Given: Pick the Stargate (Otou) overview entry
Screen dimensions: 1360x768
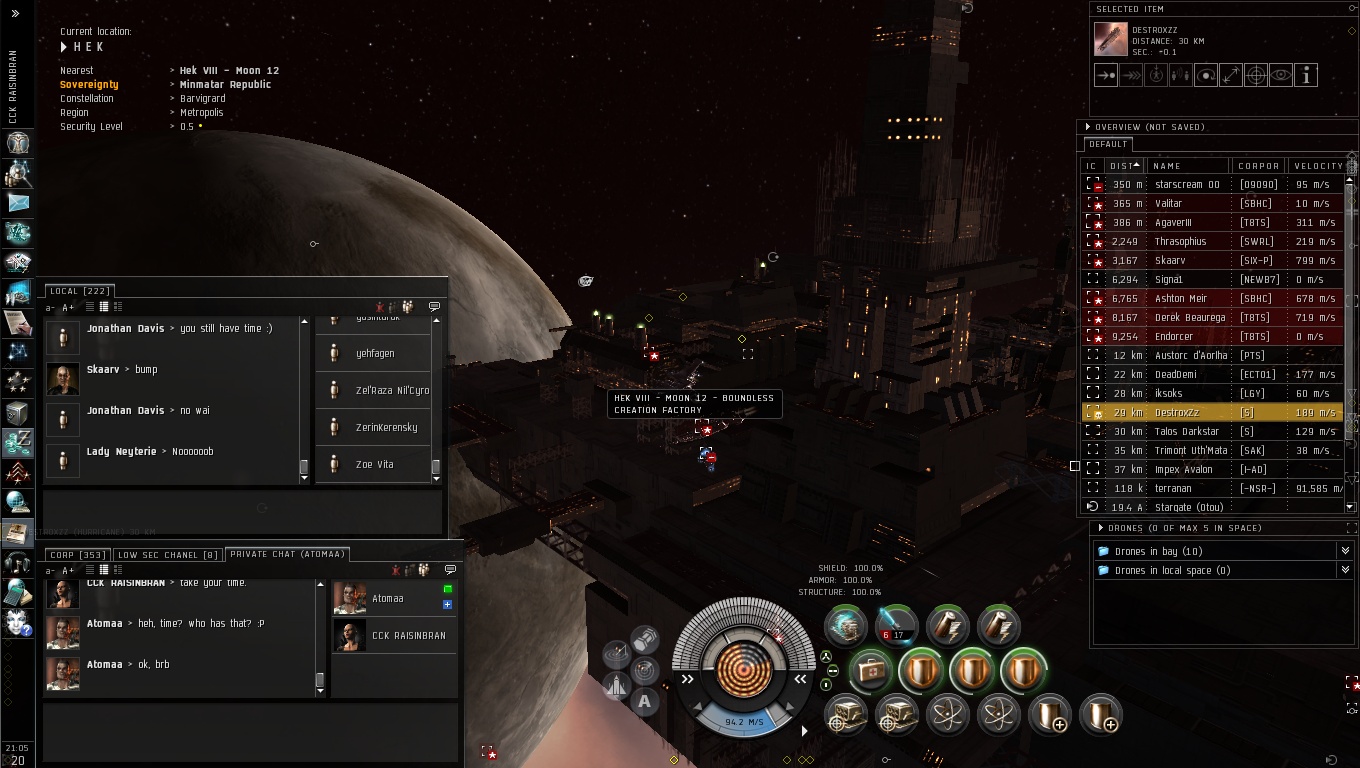Looking at the screenshot, I should click(x=1189, y=508).
